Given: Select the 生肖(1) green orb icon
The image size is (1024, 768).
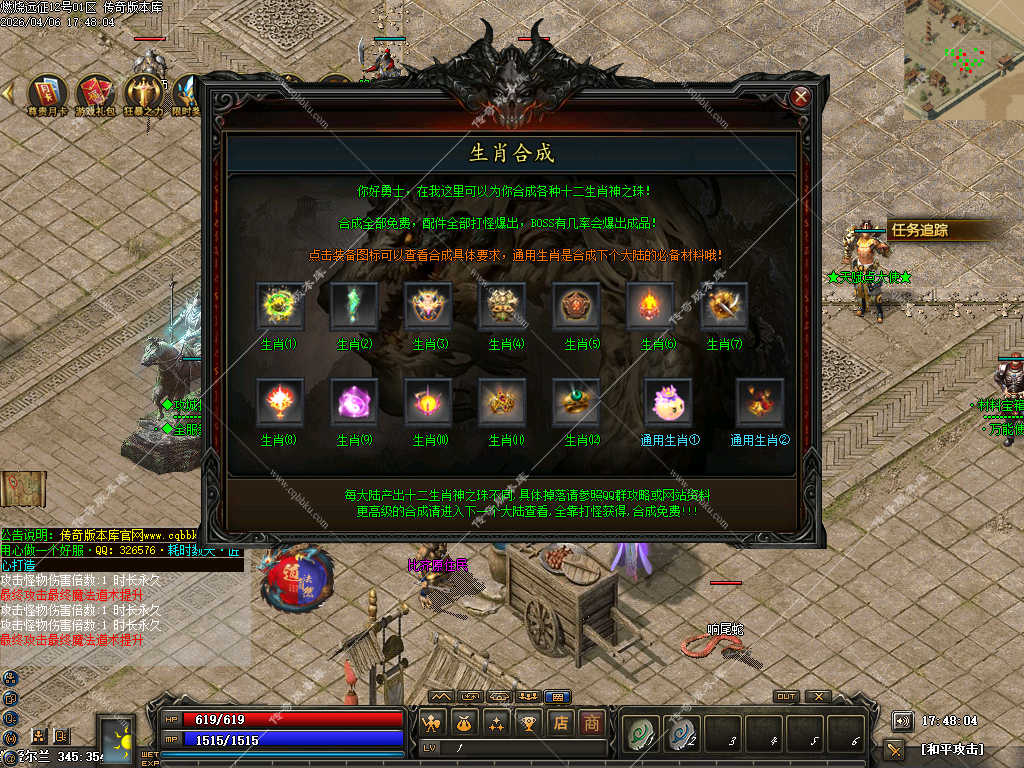Looking at the screenshot, I should (280, 306).
